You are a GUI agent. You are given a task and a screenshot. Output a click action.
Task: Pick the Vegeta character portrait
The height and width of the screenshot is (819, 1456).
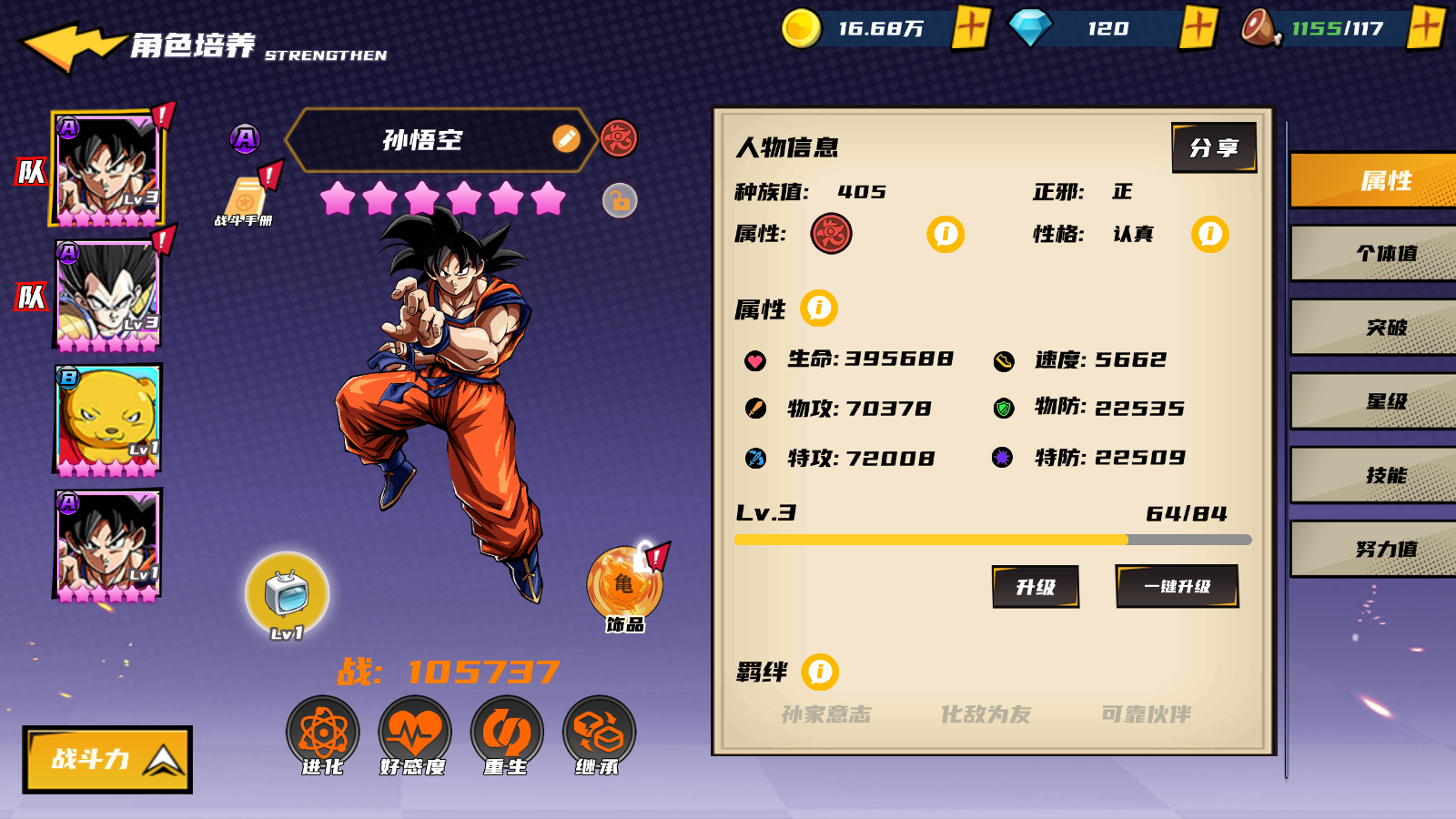pos(108,294)
